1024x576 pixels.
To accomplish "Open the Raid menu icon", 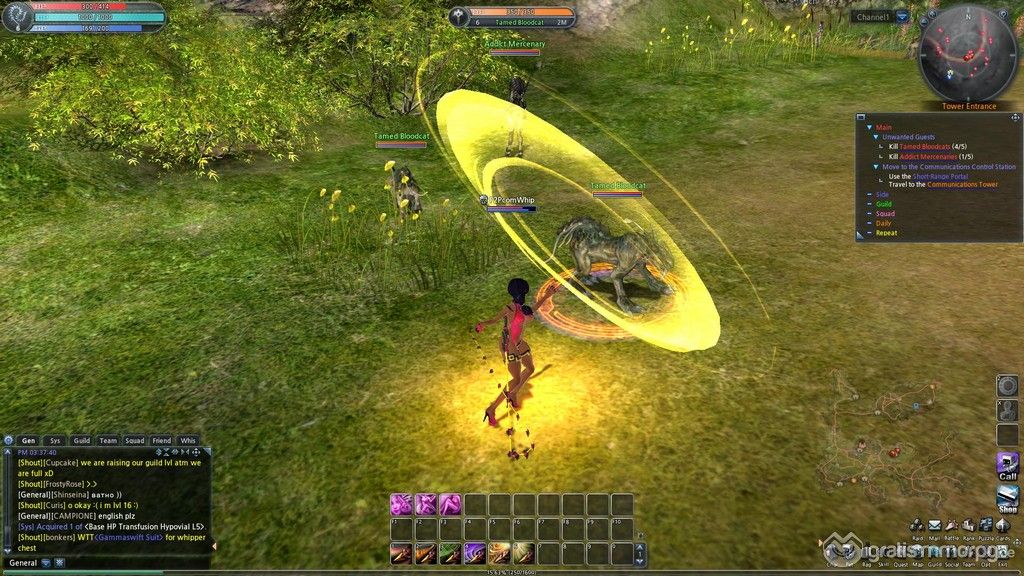I will point(917,525).
